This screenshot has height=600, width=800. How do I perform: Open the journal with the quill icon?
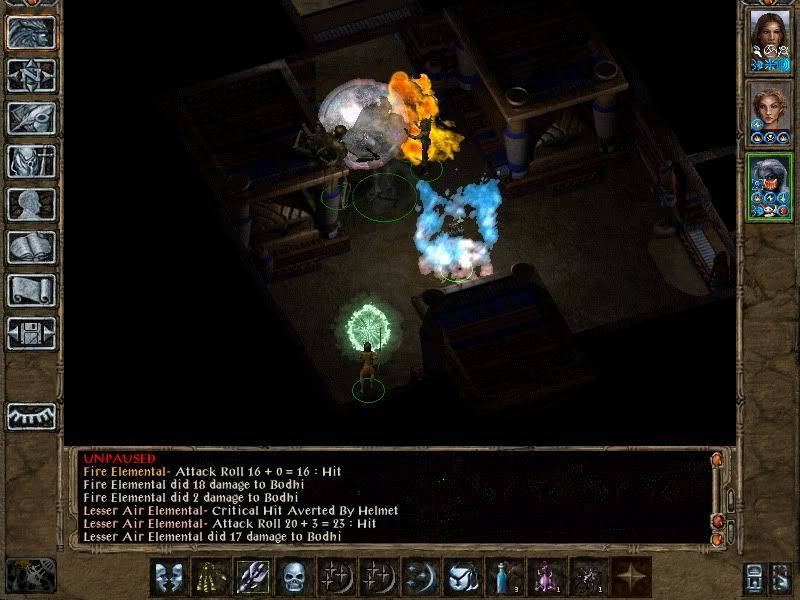click(30, 118)
